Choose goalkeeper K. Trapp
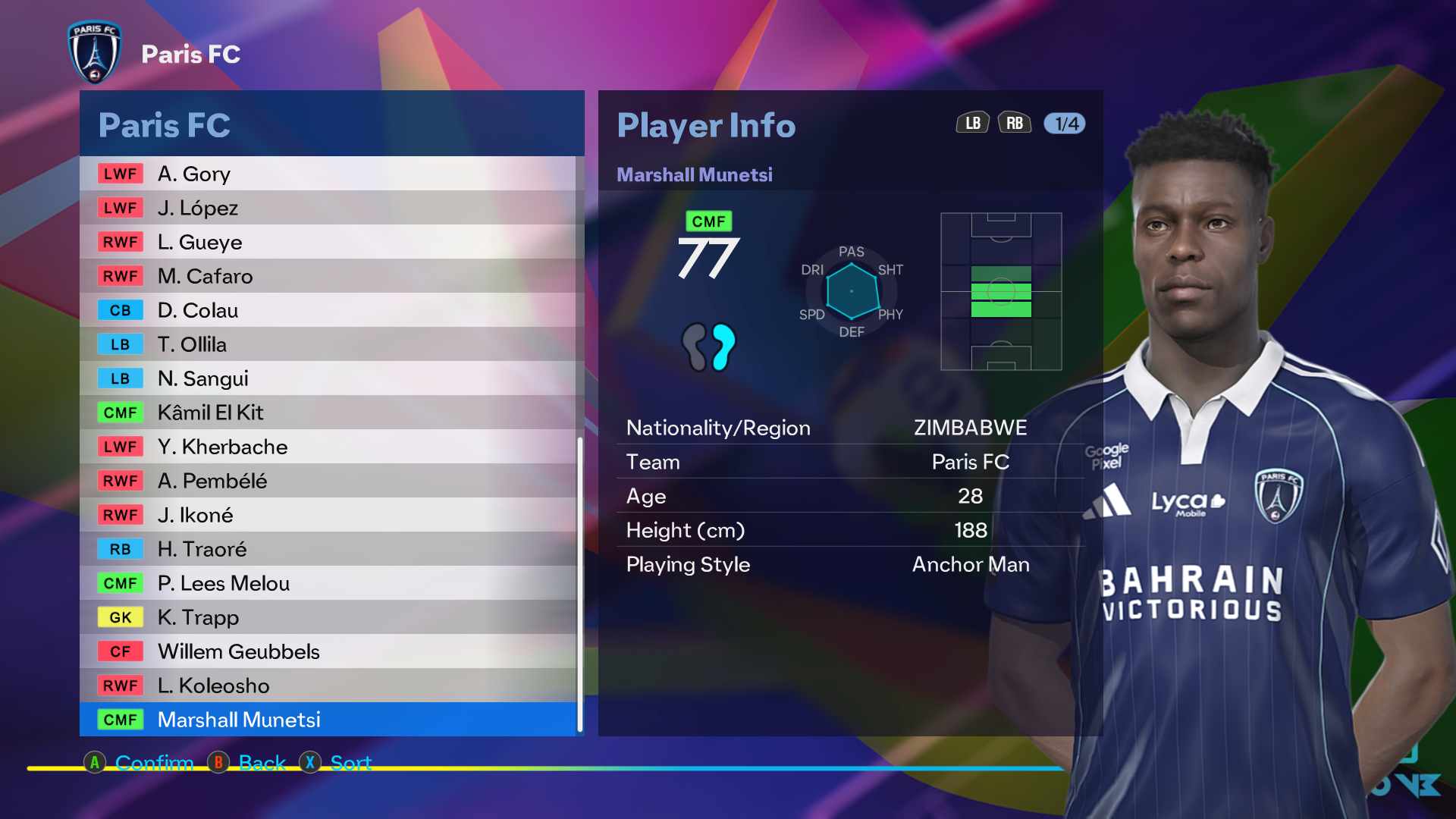 click(328, 617)
